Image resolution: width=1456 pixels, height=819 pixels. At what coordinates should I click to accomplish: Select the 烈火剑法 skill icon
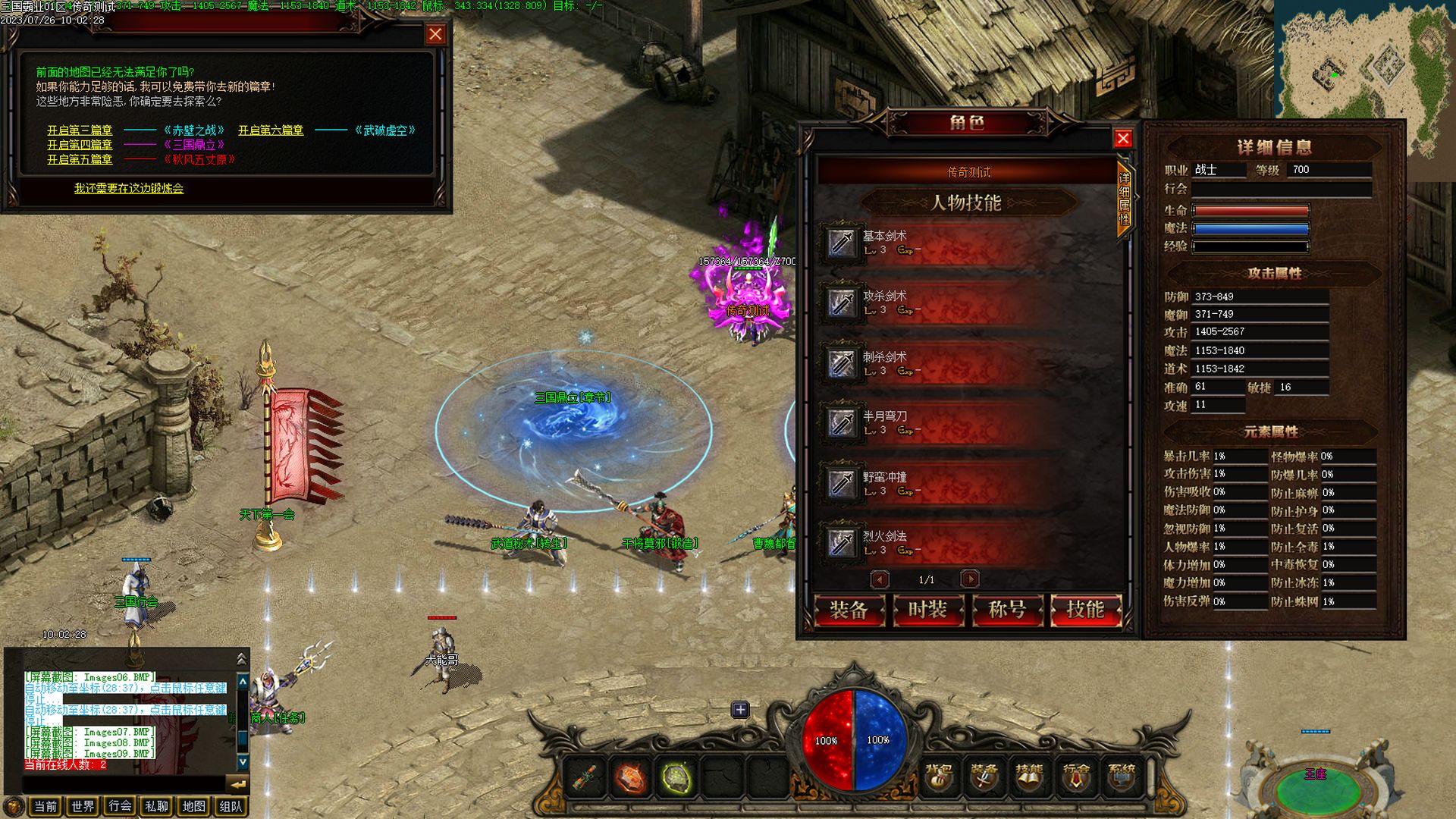842,543
